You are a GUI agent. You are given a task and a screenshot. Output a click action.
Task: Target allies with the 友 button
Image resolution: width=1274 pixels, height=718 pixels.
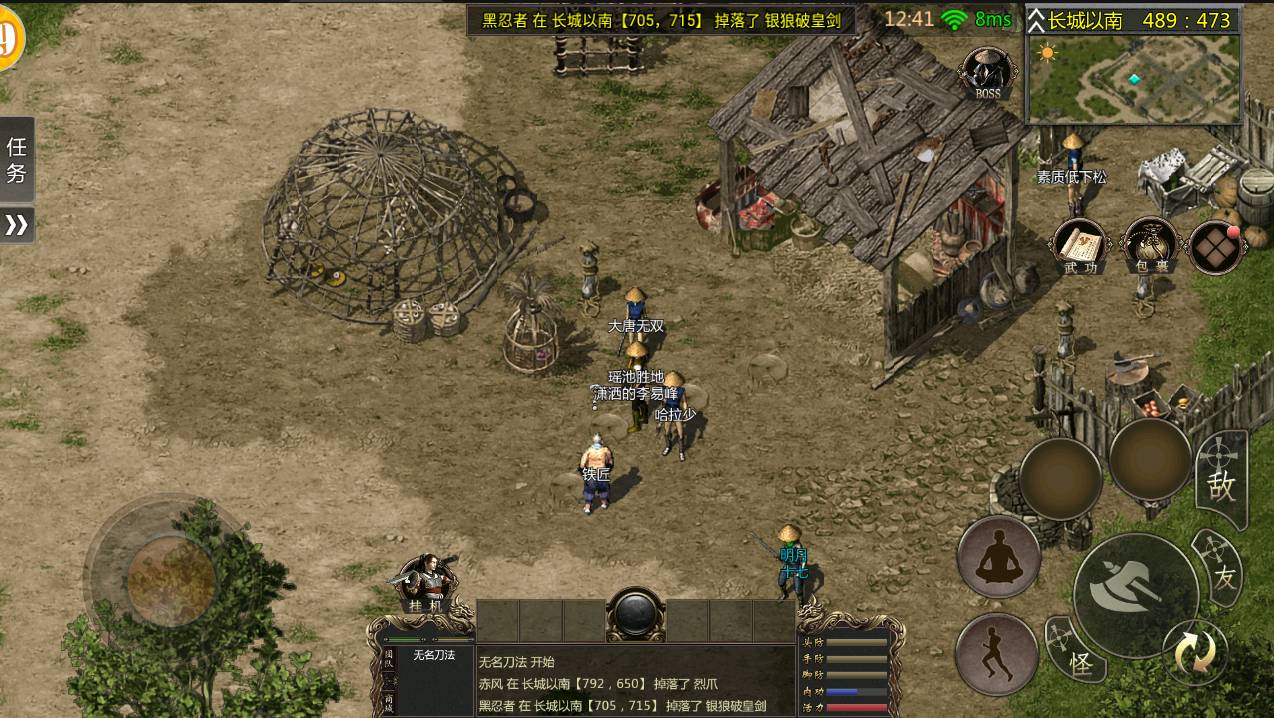tap(1222, 572)
